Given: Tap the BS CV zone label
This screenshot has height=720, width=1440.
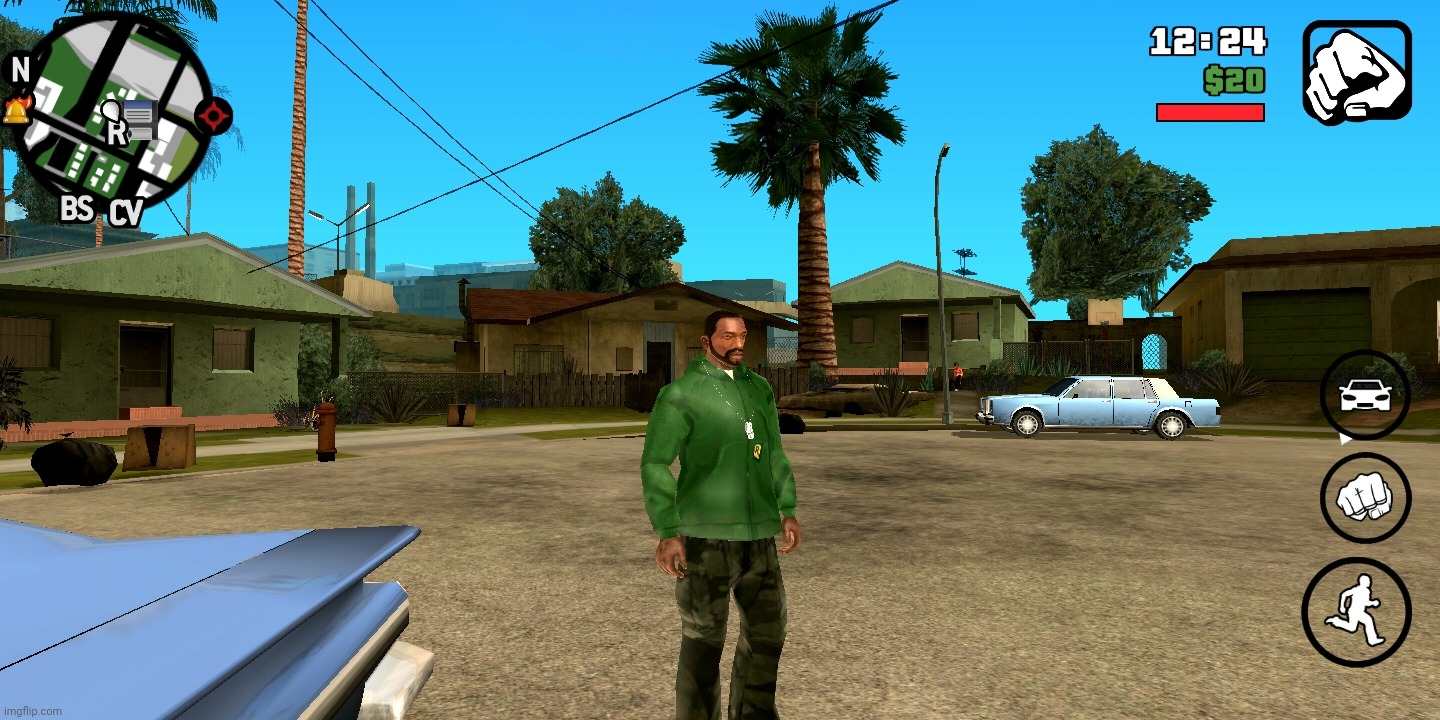Looking at the screenshot, I should click(x=98, y=211).
